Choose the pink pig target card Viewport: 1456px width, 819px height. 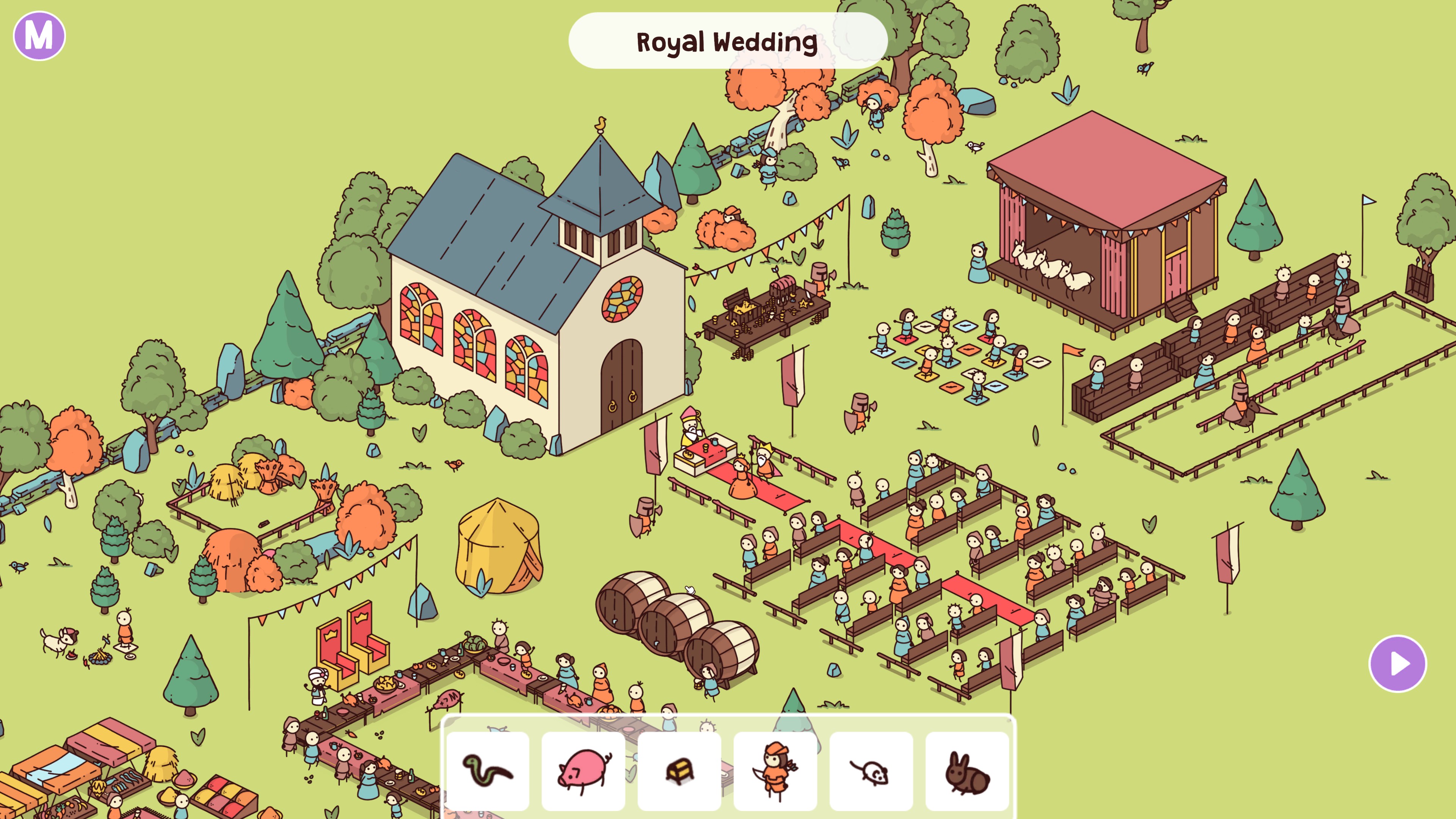click(583, 771)
